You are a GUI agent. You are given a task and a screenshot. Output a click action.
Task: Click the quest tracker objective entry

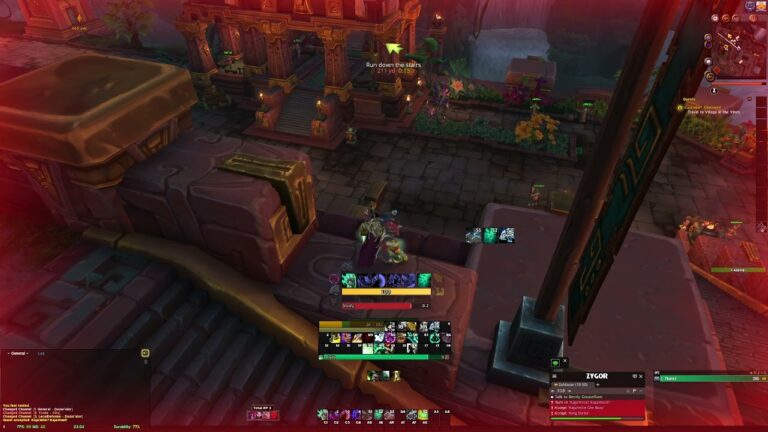(x=709, y=111)
